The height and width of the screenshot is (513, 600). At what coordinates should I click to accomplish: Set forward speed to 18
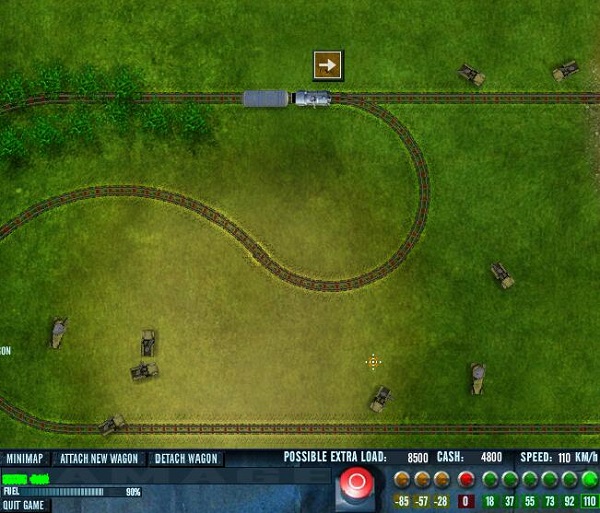pyautogui.click(x=490, y=480)
